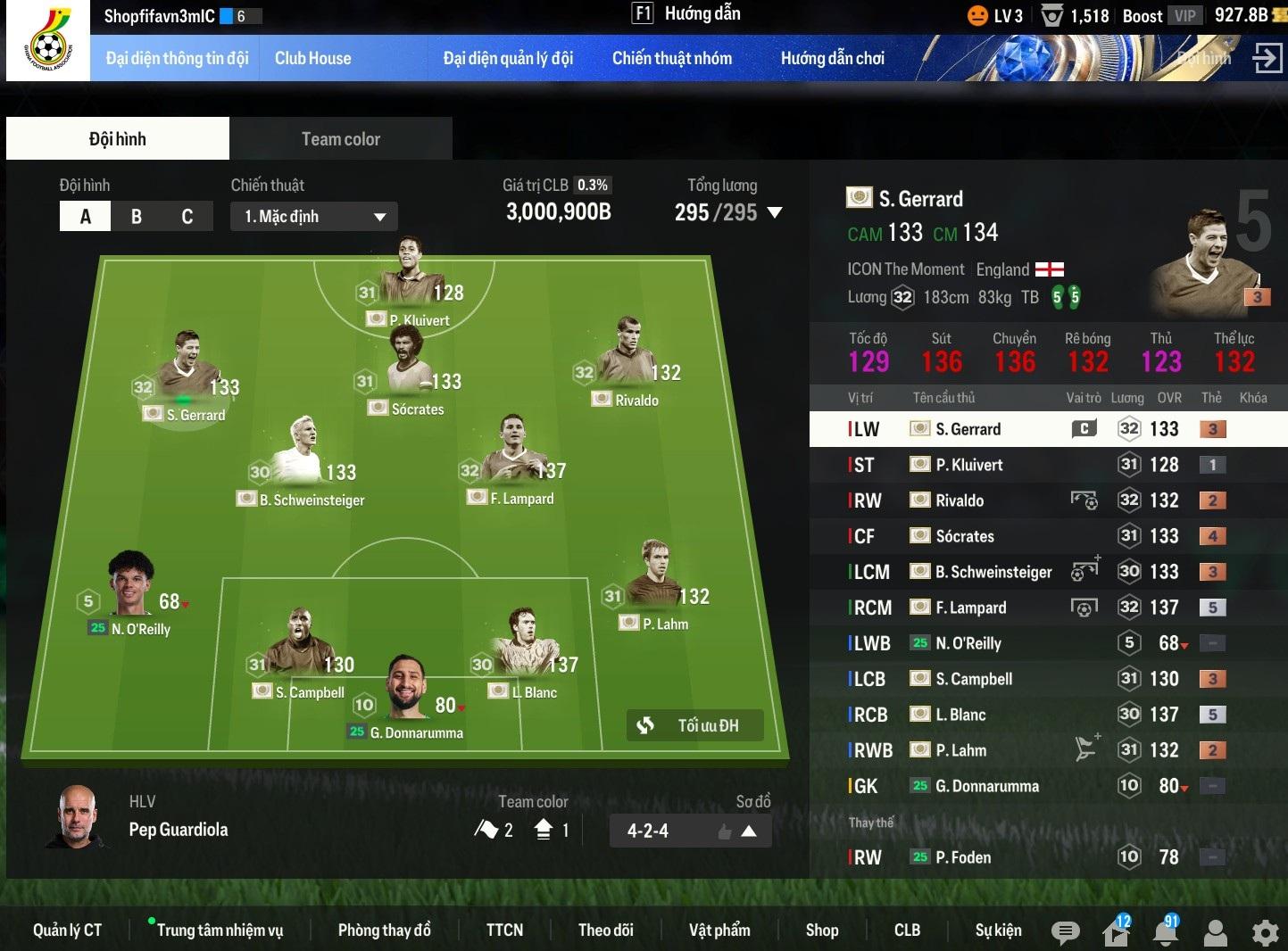Expand the Tổng lương salary dropdown
Viewport: 1288px width, 951px height.
click(775, 213)
